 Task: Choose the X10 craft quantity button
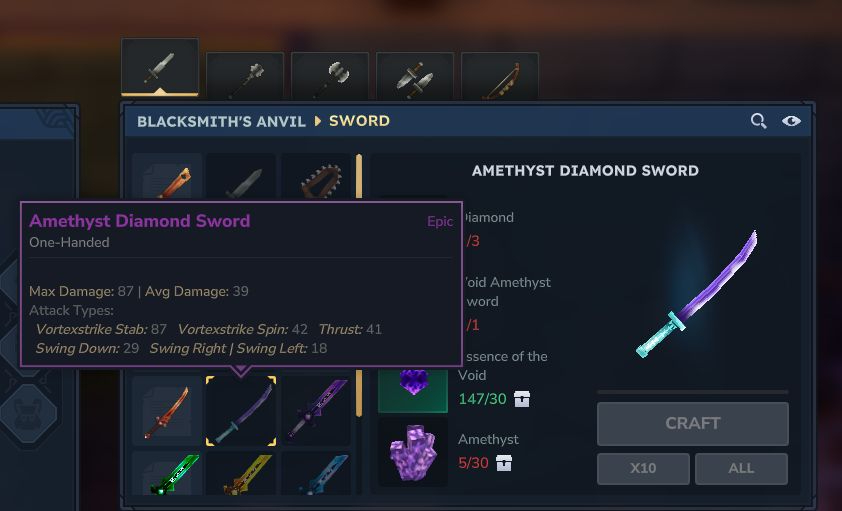643,468
